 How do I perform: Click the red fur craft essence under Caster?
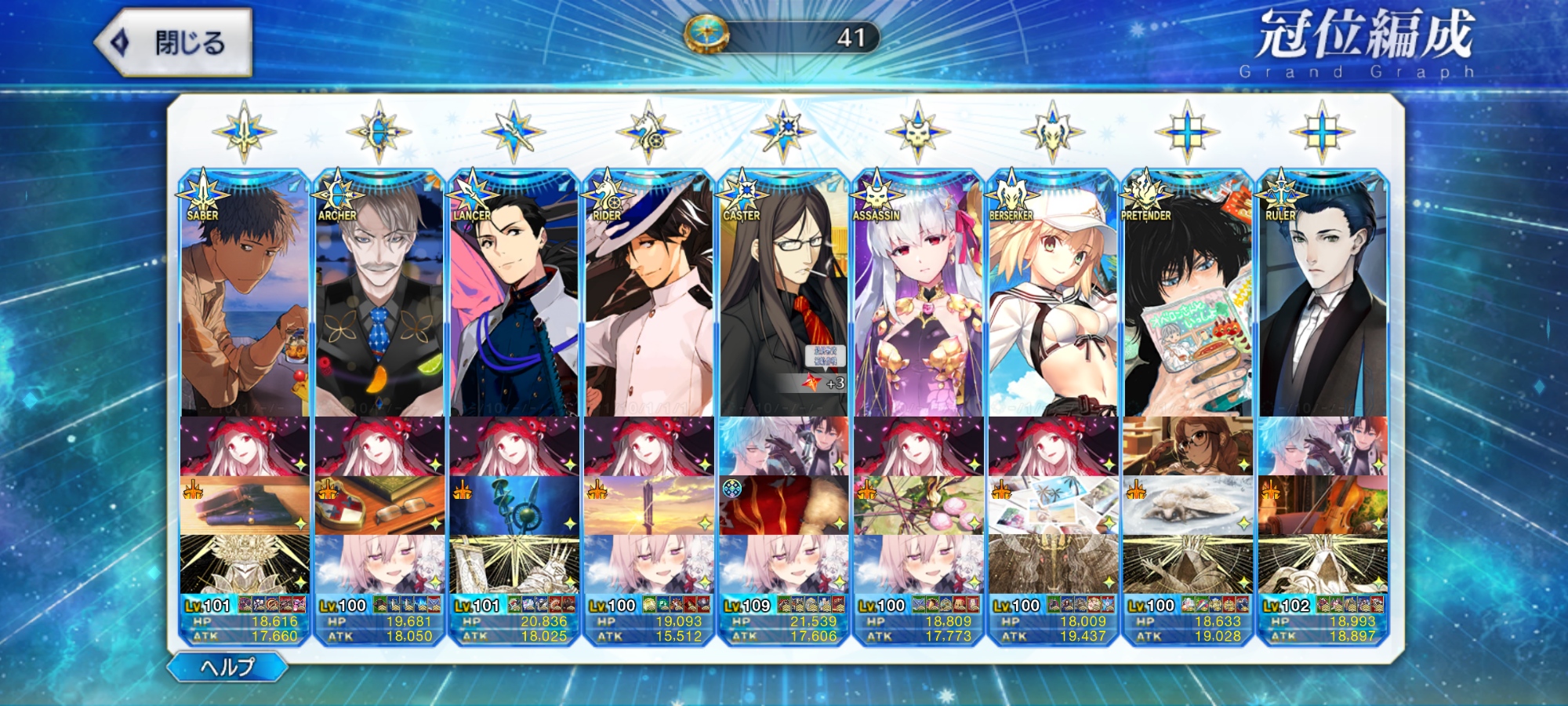[x=783, y=505]
